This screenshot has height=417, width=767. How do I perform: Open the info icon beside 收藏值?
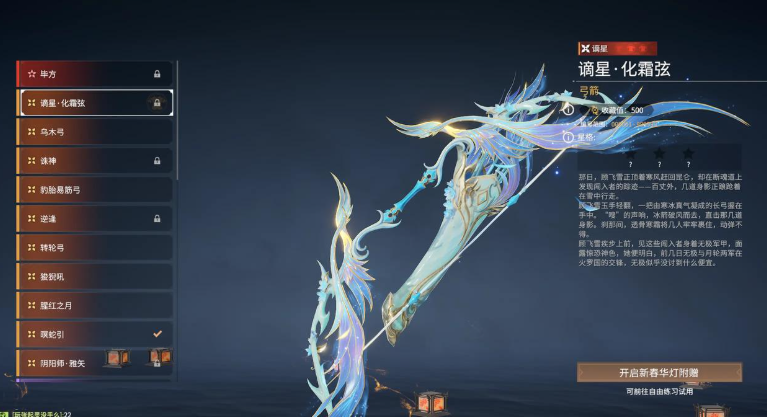[568, 109]
